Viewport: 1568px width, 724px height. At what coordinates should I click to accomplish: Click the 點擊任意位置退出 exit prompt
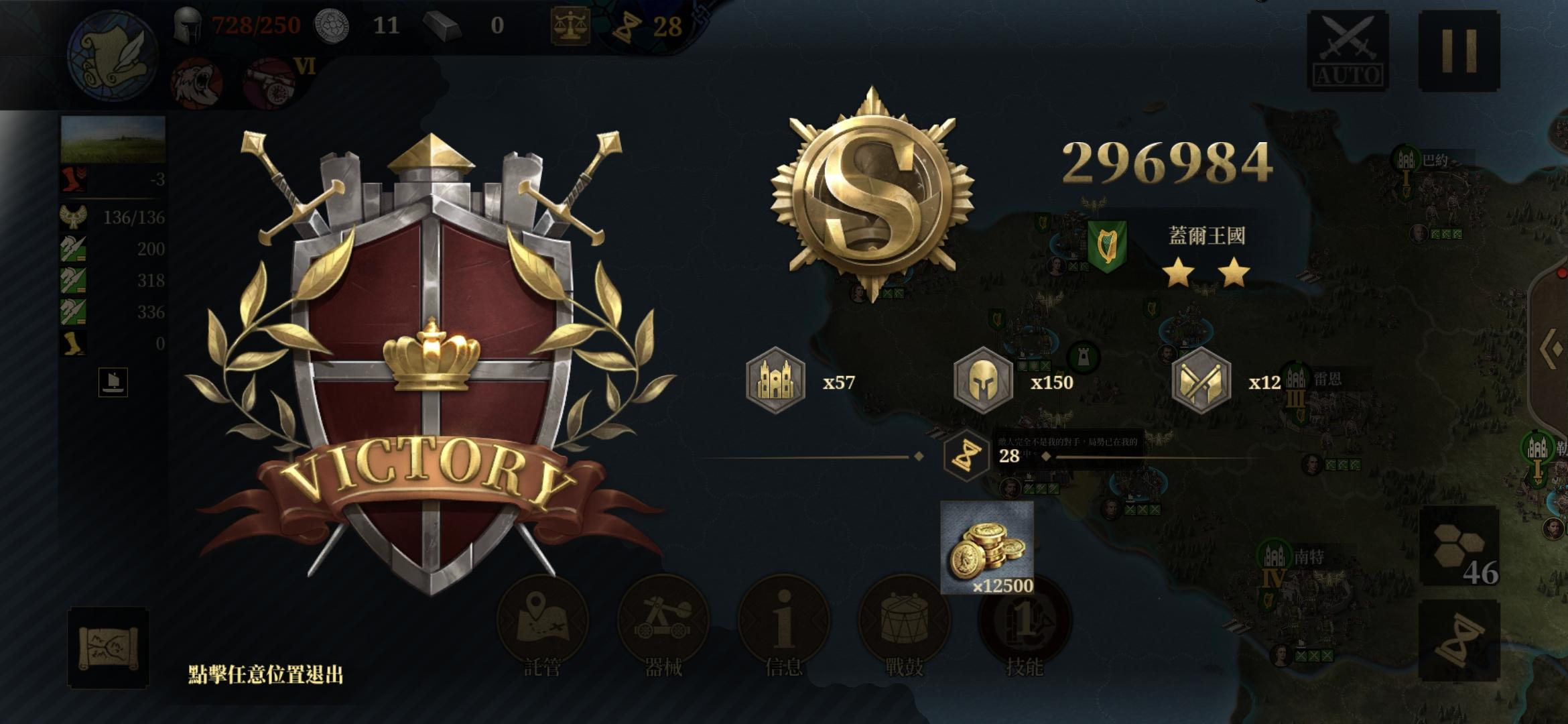(x=265, y=674)
